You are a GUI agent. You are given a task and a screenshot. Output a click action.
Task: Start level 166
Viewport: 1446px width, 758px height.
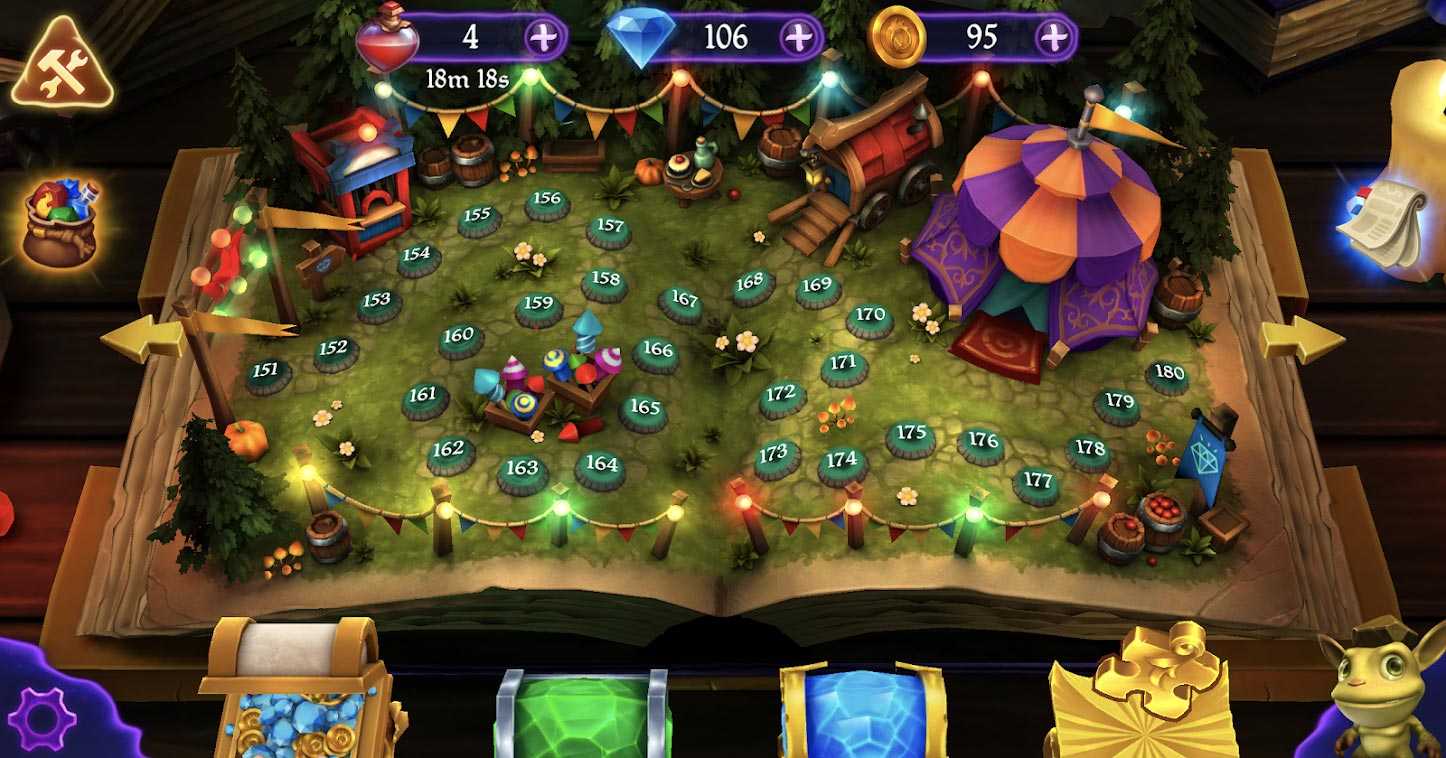657,352
